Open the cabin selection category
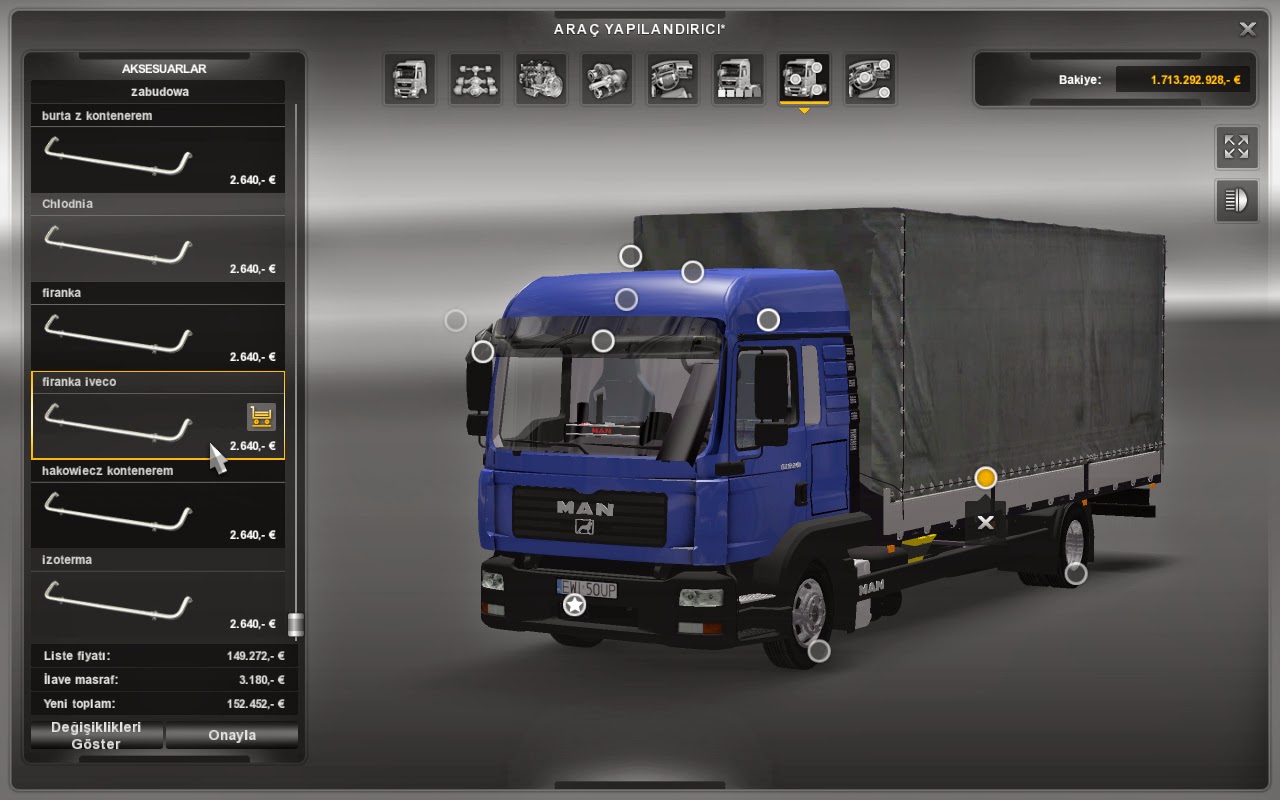Image resolution: width=1280 pixels, height=800 pixels. 409,78
